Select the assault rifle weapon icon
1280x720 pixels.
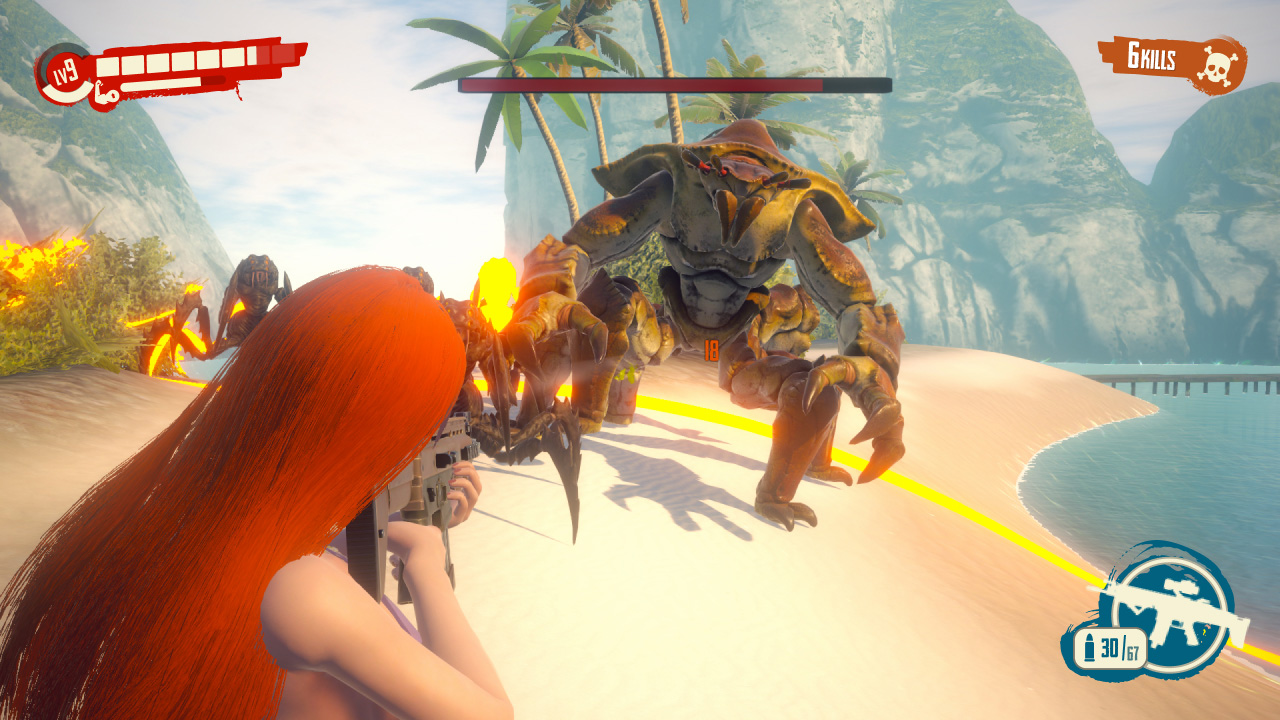coord(1177,618)
